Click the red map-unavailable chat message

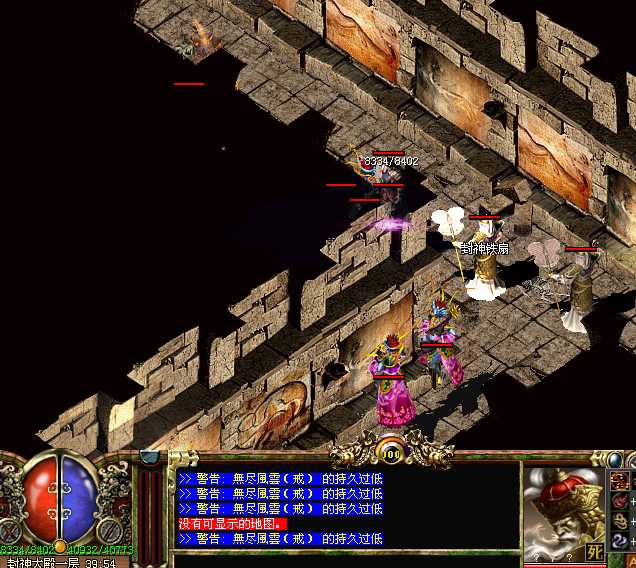[232, 523]
